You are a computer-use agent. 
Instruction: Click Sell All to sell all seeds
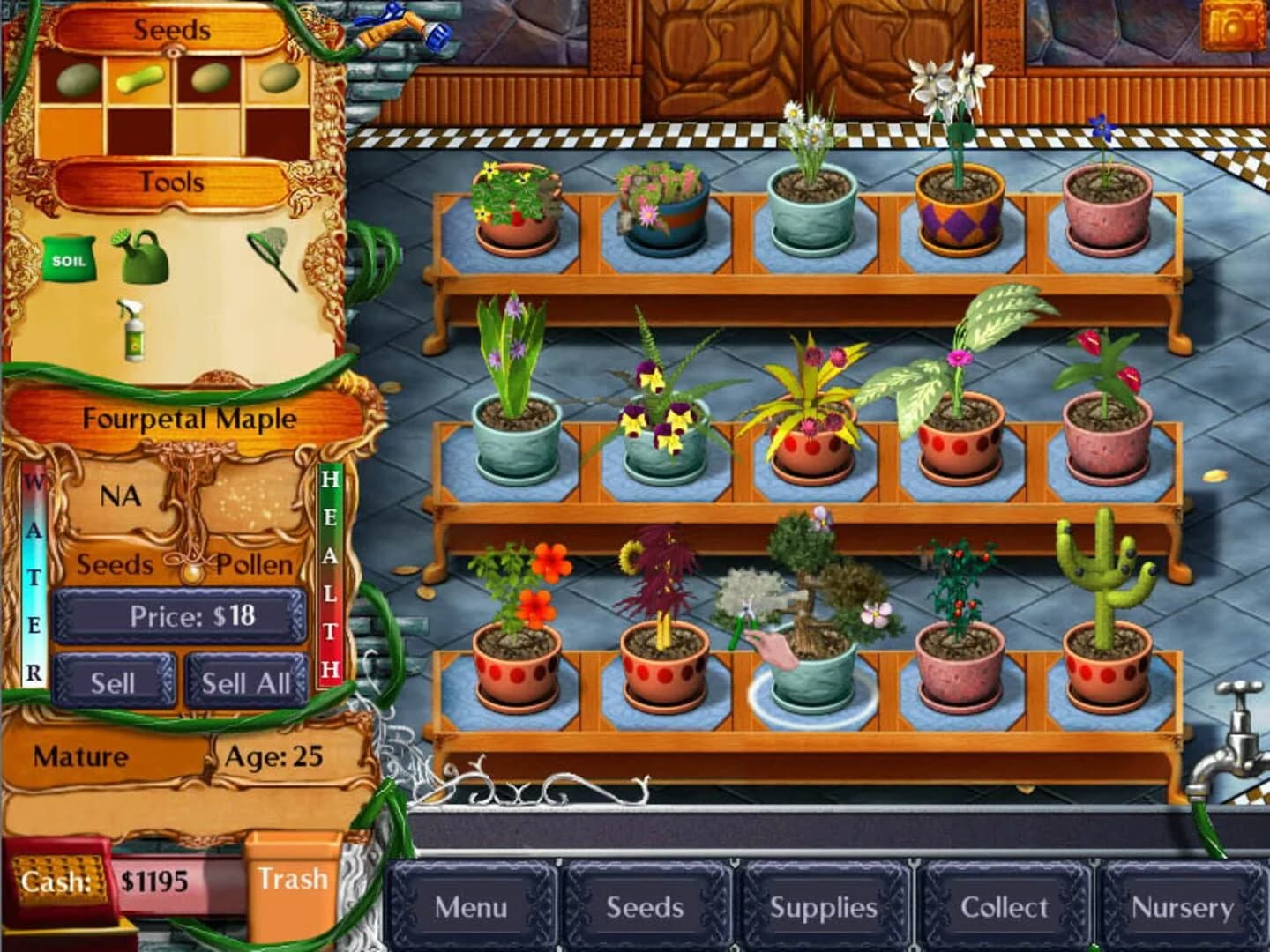point(244,681)
